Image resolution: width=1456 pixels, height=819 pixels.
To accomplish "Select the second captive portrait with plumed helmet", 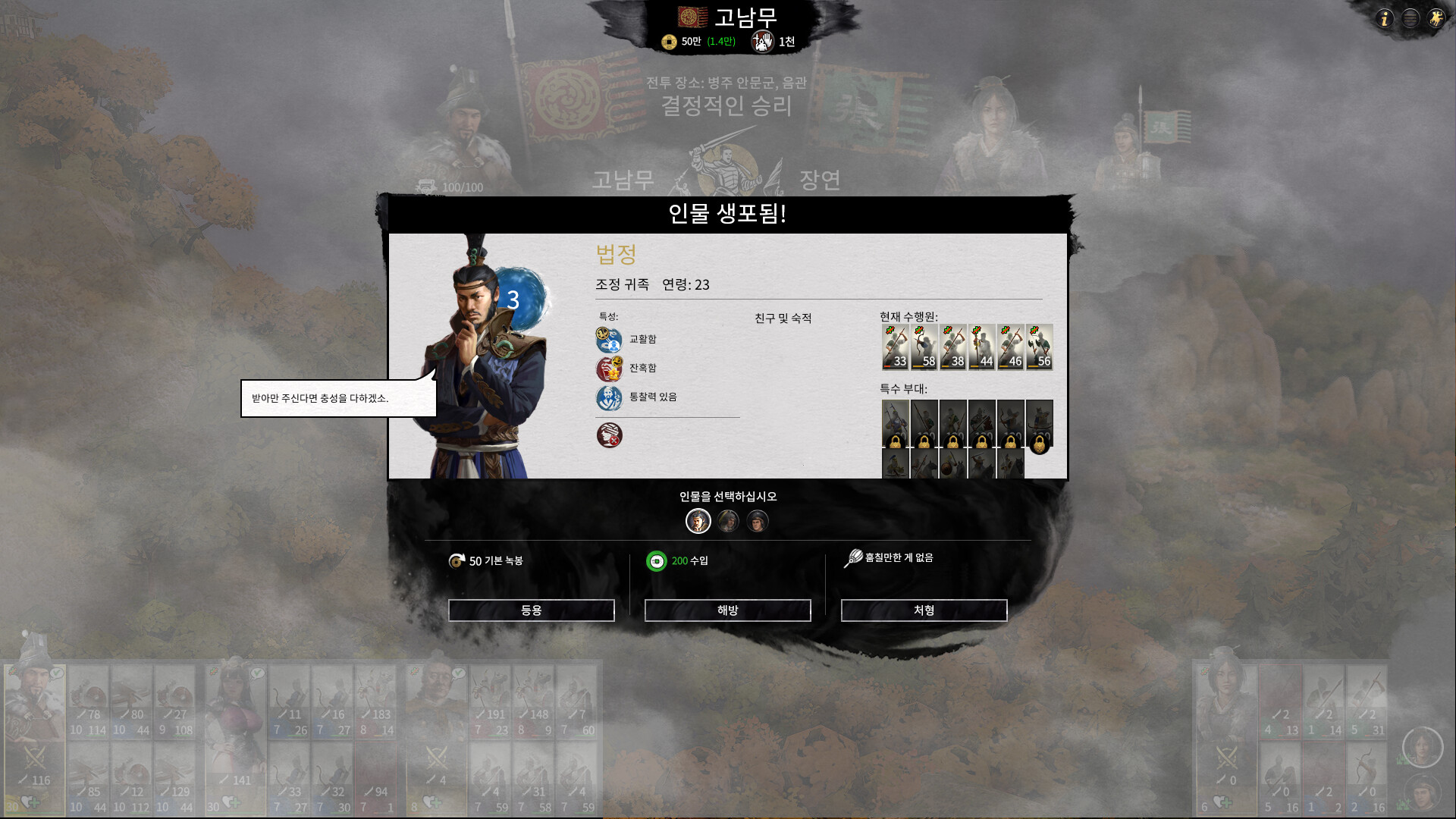I will tap(728, 521).
